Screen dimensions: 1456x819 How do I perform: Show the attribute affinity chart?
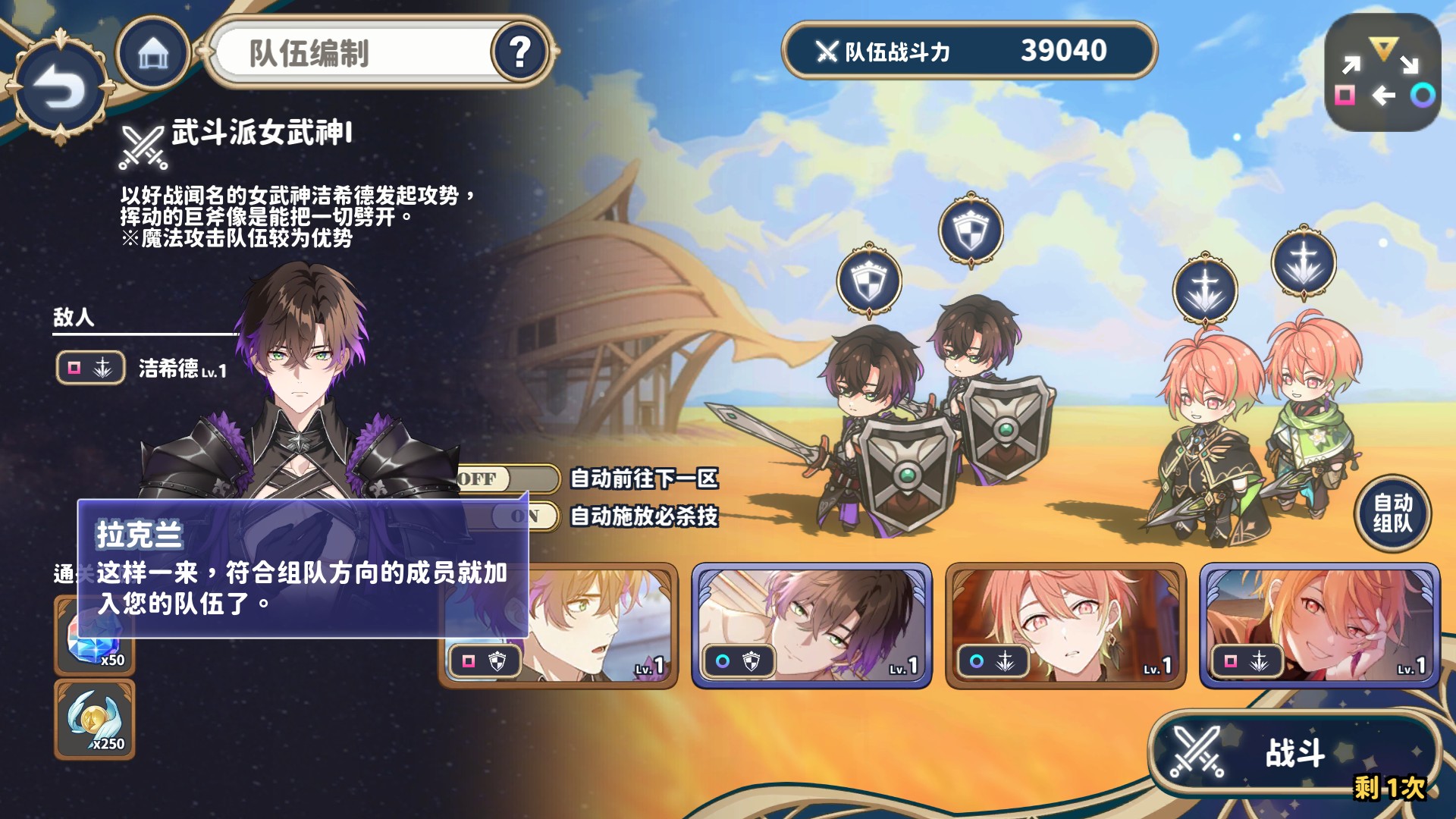tap(1382, 74)
